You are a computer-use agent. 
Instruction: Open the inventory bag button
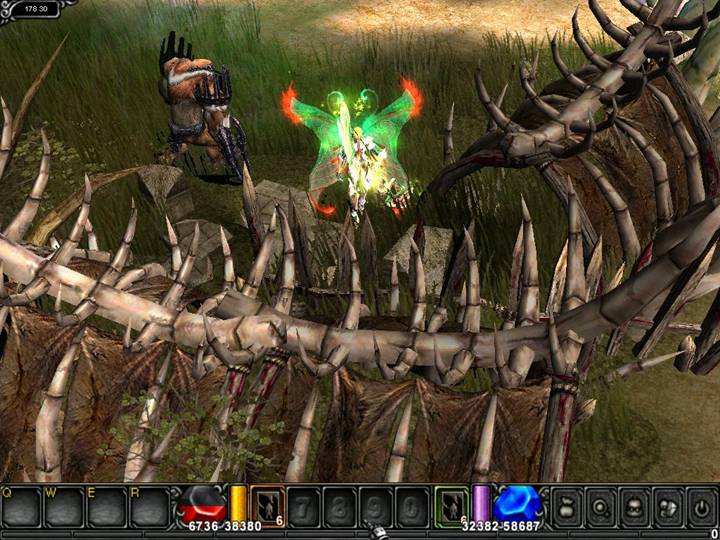tap(567, 506)
